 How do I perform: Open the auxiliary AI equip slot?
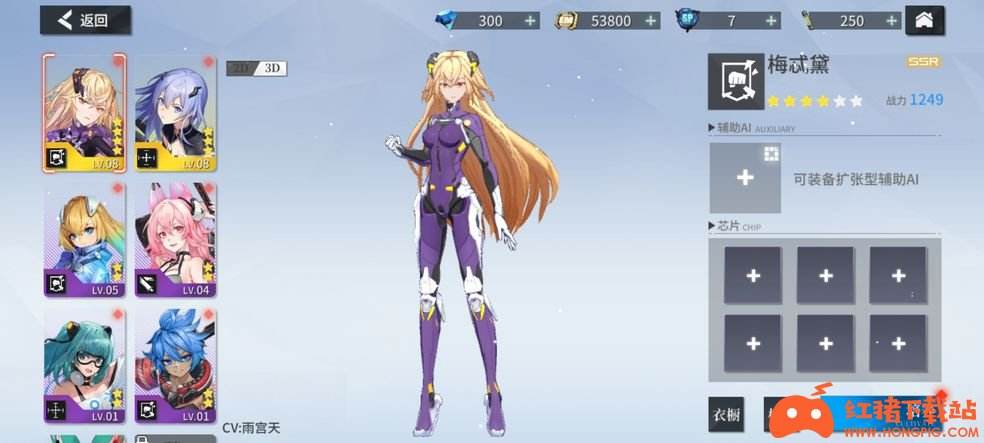click(x=744, y=178)
